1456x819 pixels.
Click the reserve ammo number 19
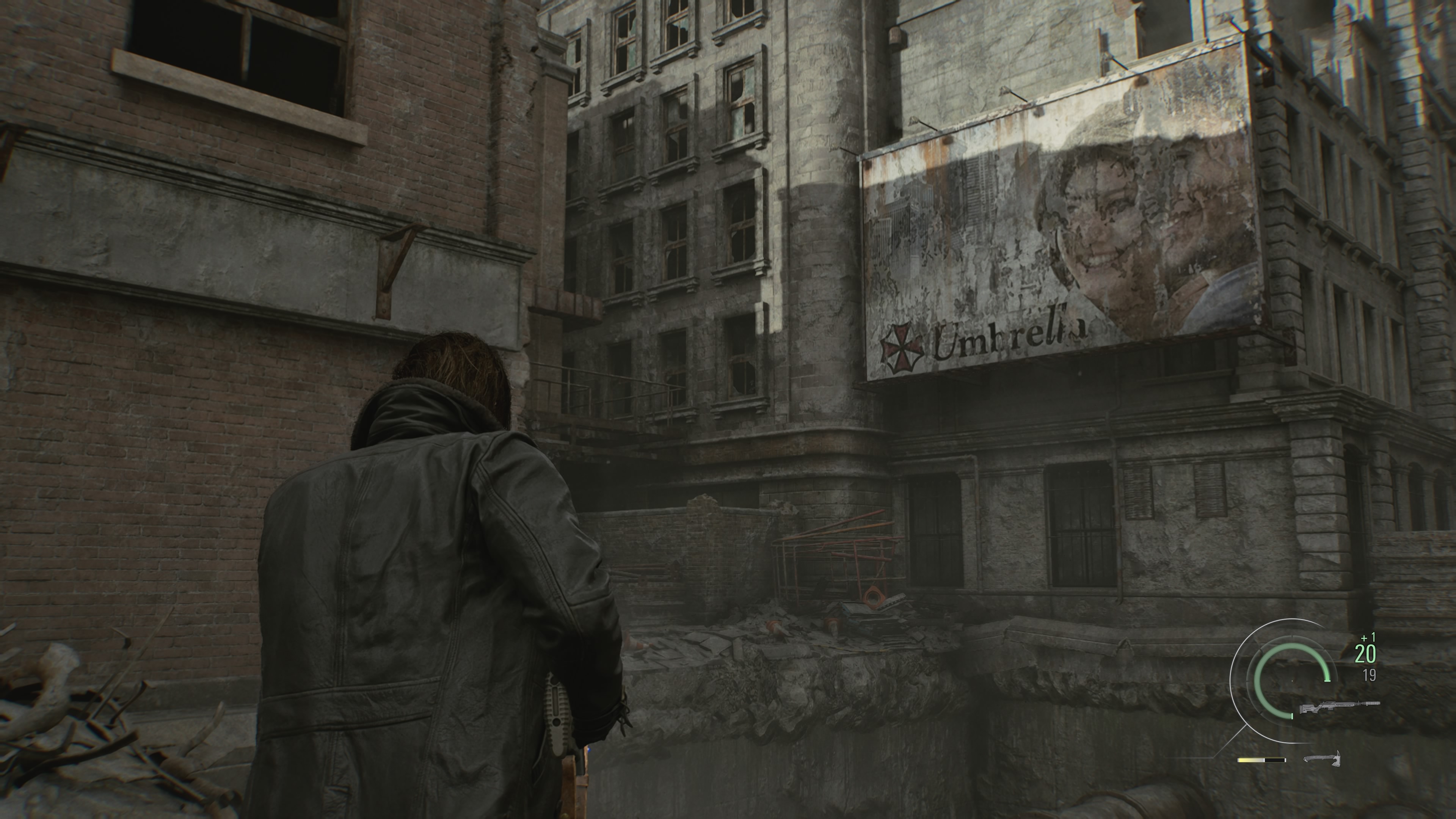[x=1370, y=674]
